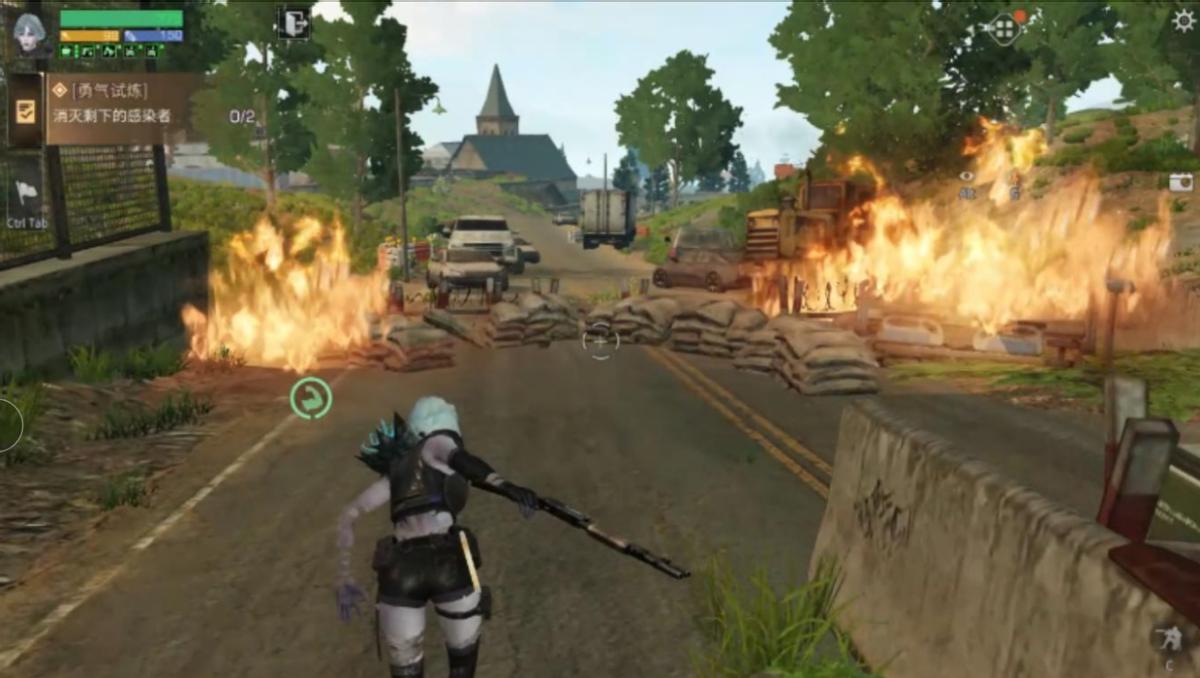Click the green circular arrow icon
1200x678 pixels.
click(x=310, y=397)
